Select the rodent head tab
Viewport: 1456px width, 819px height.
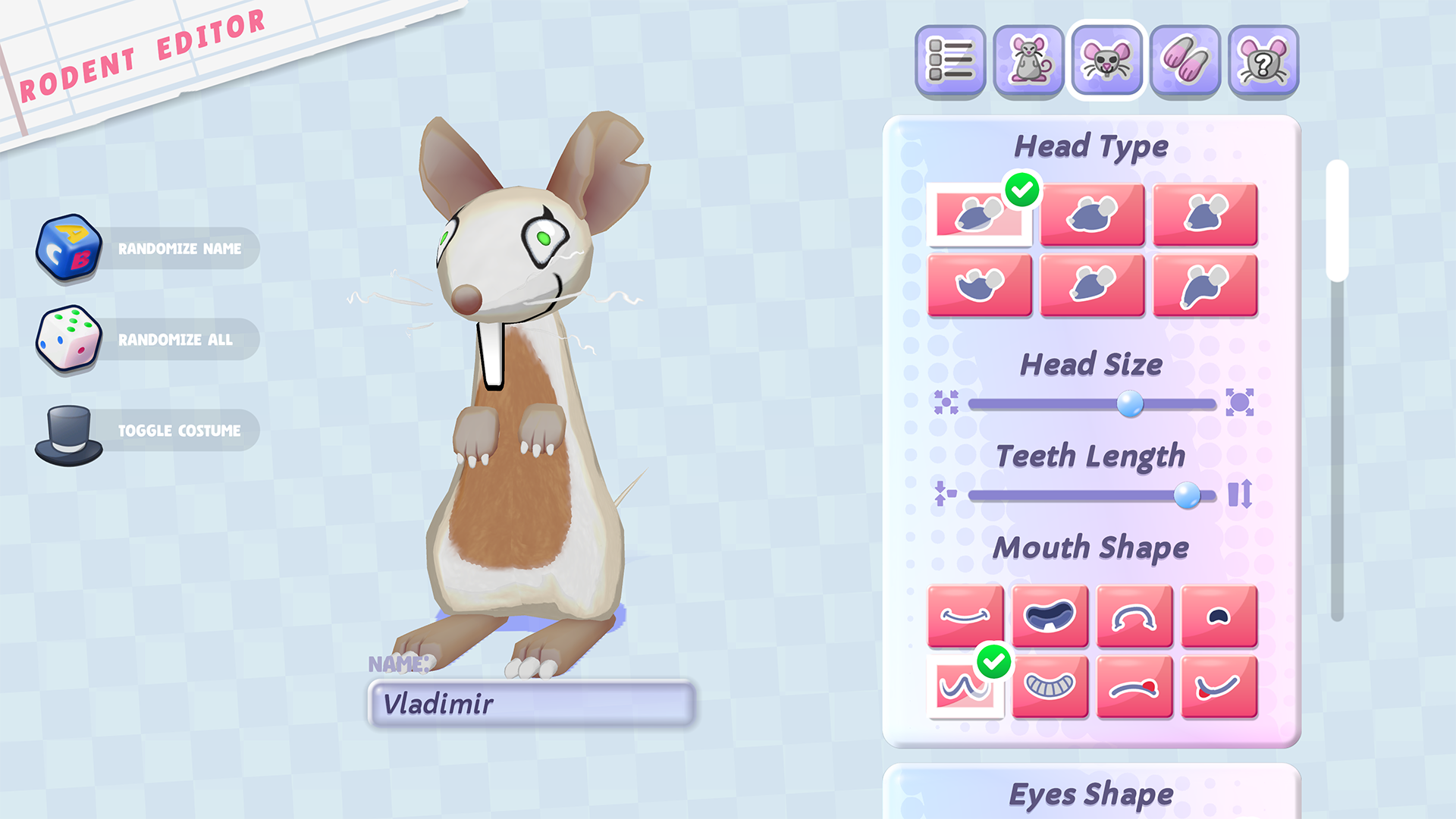coord(1106,61)
